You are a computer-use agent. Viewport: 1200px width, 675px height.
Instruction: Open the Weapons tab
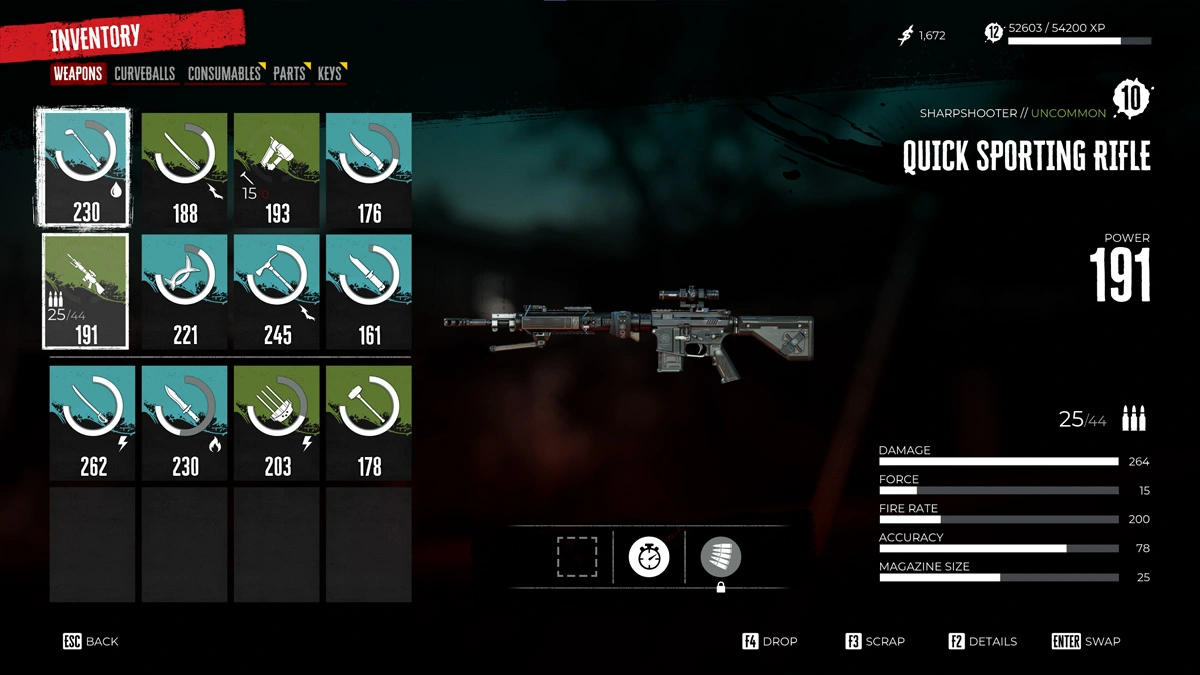coord(78,74)
